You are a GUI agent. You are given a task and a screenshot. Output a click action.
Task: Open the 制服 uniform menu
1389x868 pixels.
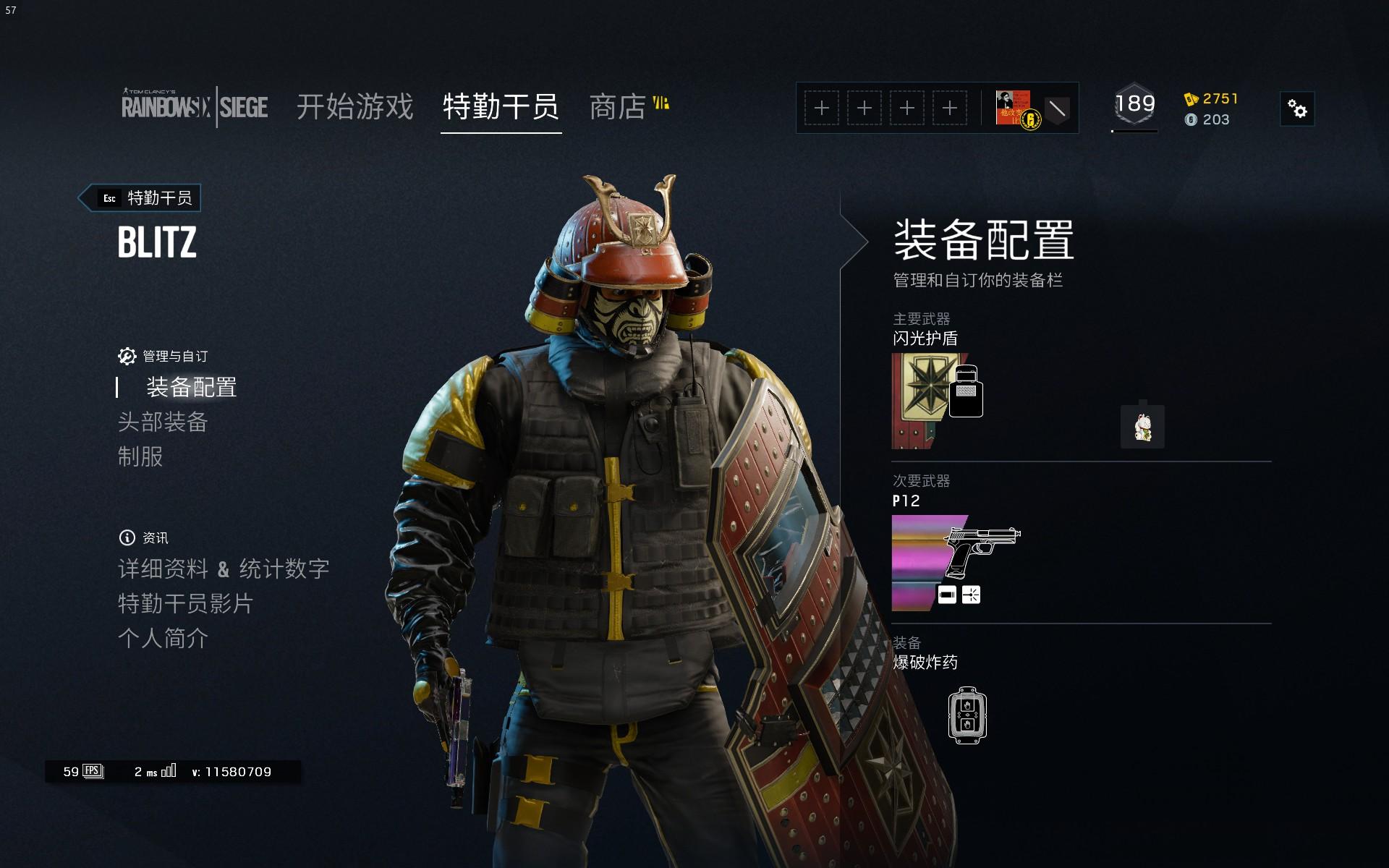[x=140, y=457]
